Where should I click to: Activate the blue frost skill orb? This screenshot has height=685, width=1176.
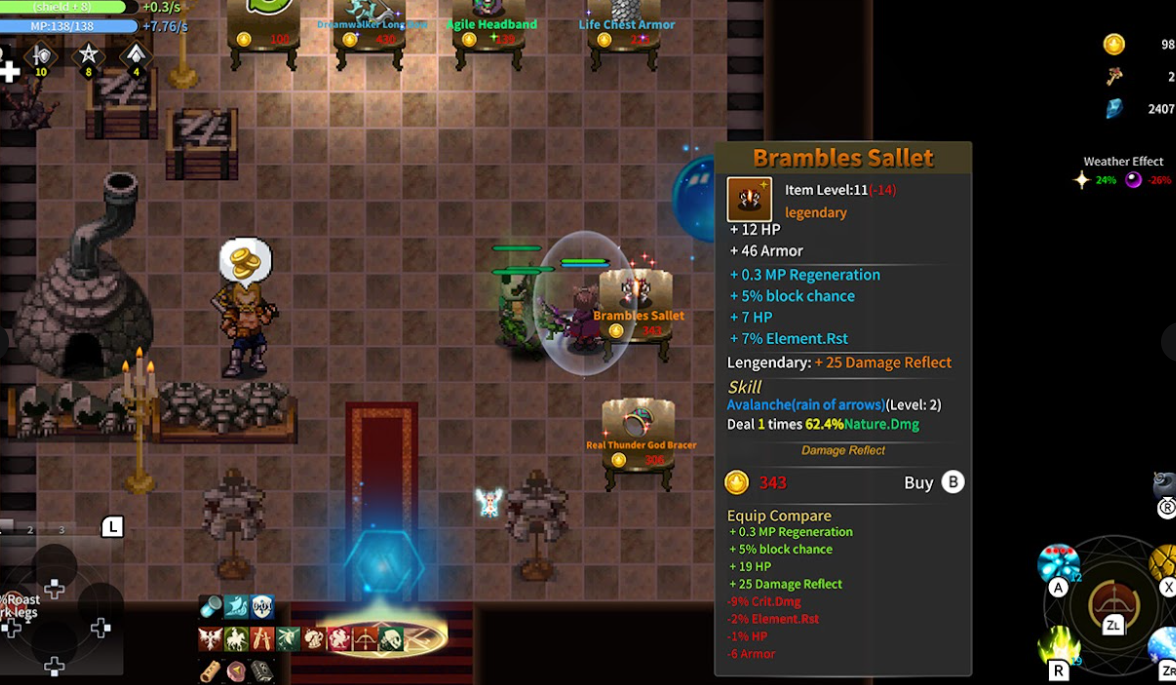pyautogui.click(x=1163, y=647)
